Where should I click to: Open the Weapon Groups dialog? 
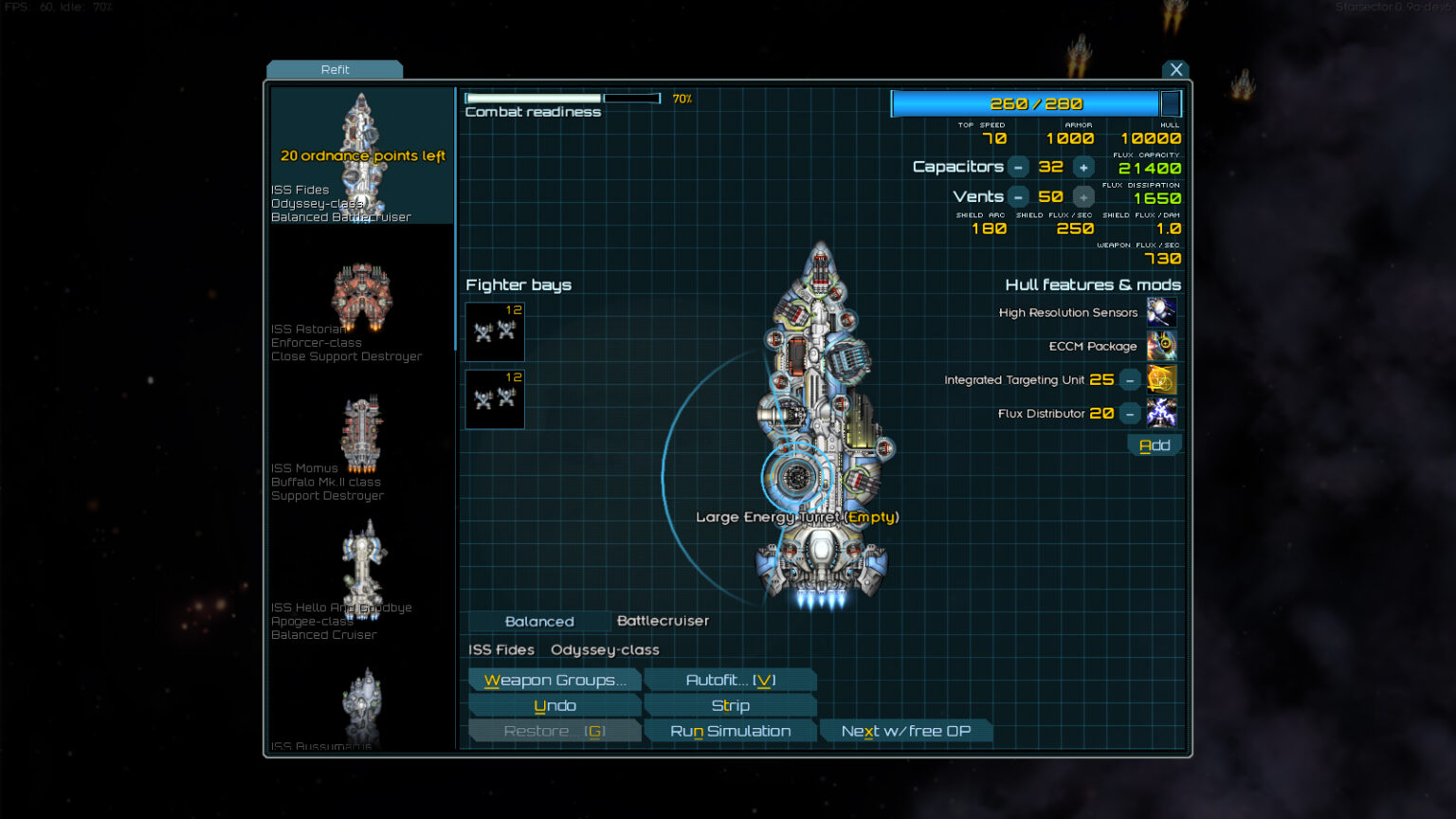point(555,680)
